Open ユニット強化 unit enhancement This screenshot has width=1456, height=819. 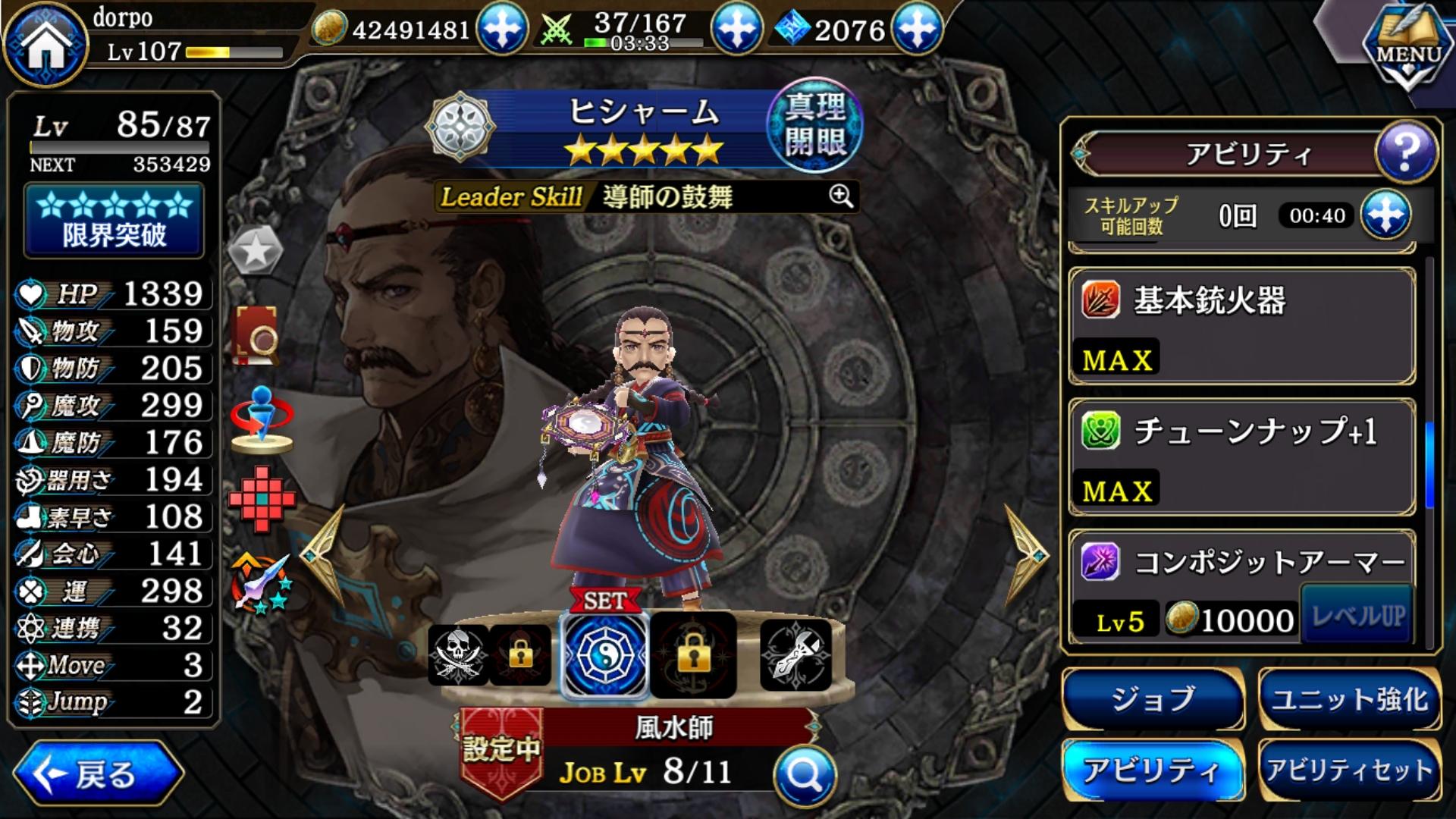coord(1350,699)
